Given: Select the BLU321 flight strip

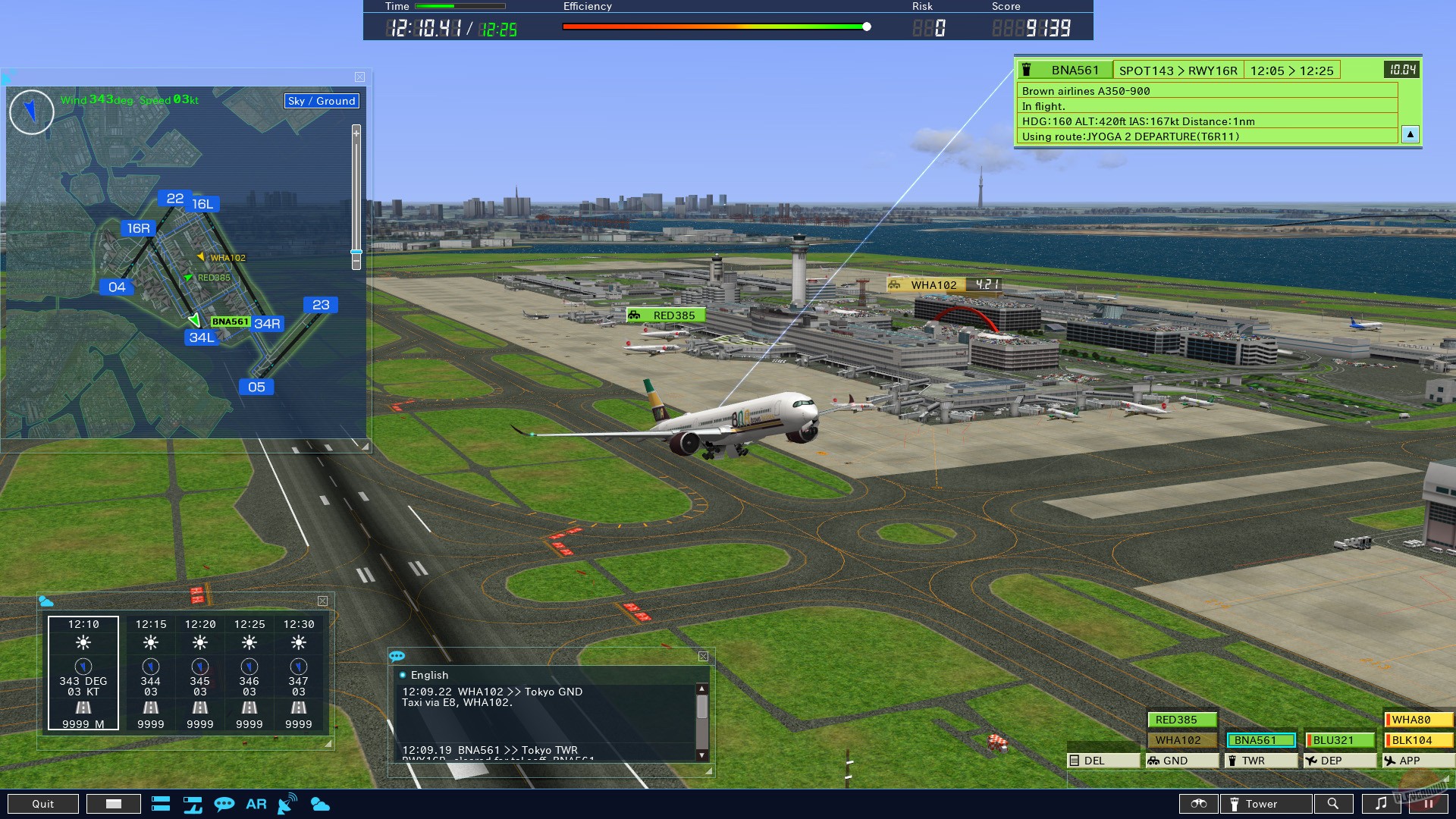Looking at the screenshot, I should (1339, 740).
